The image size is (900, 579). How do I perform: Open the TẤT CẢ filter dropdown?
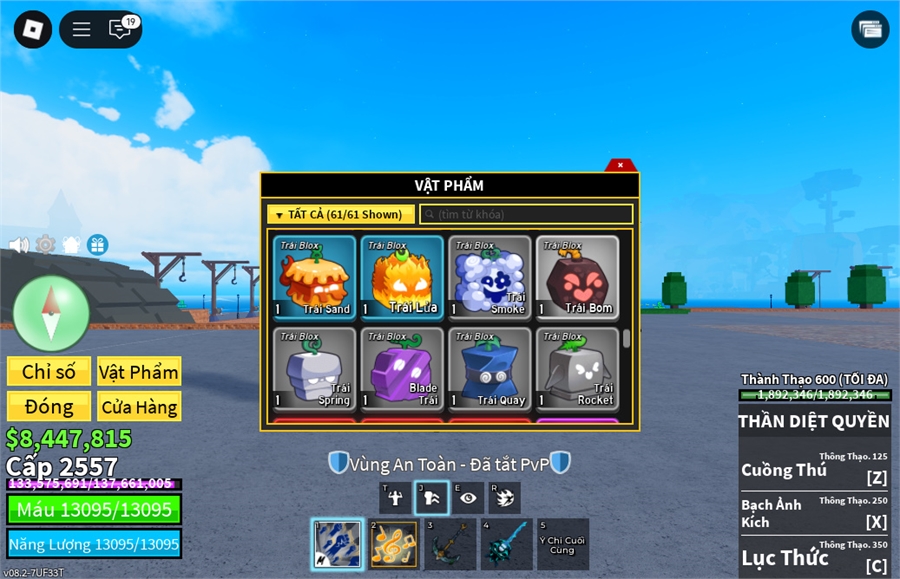[341, 215]
